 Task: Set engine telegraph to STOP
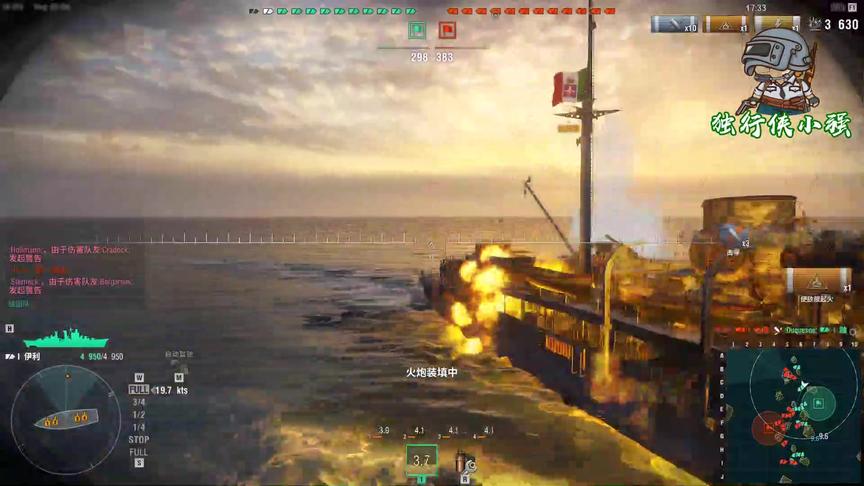click(139, 439)
